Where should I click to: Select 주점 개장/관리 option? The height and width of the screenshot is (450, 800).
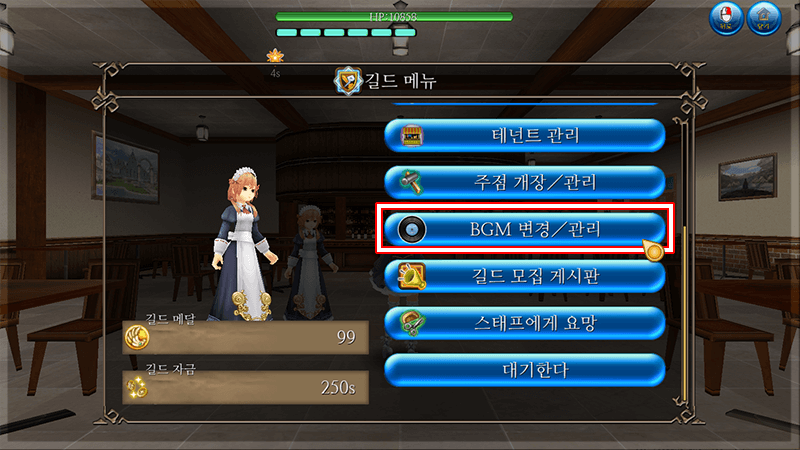point(525,182)
